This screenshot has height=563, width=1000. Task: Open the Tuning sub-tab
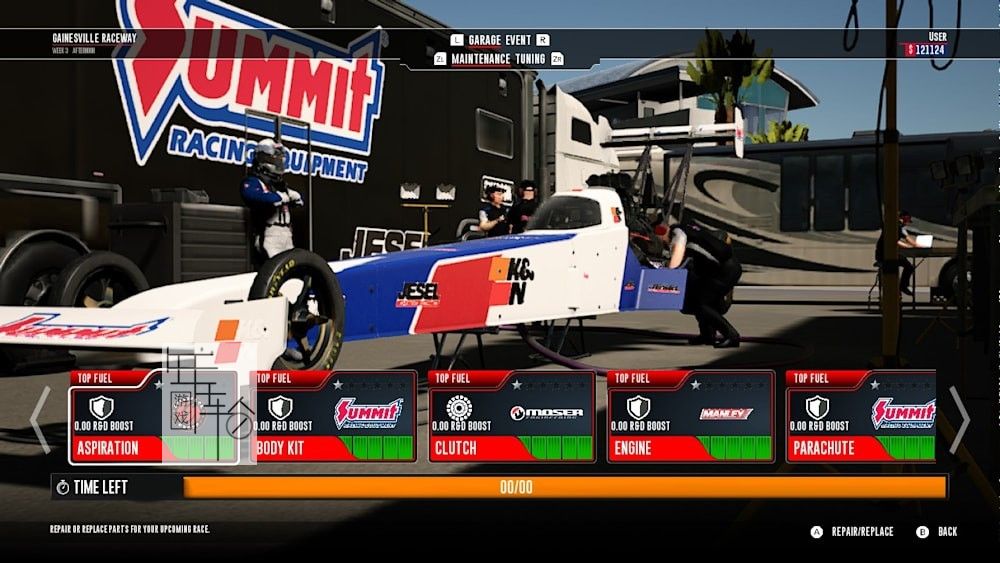(x=531, y=59)
